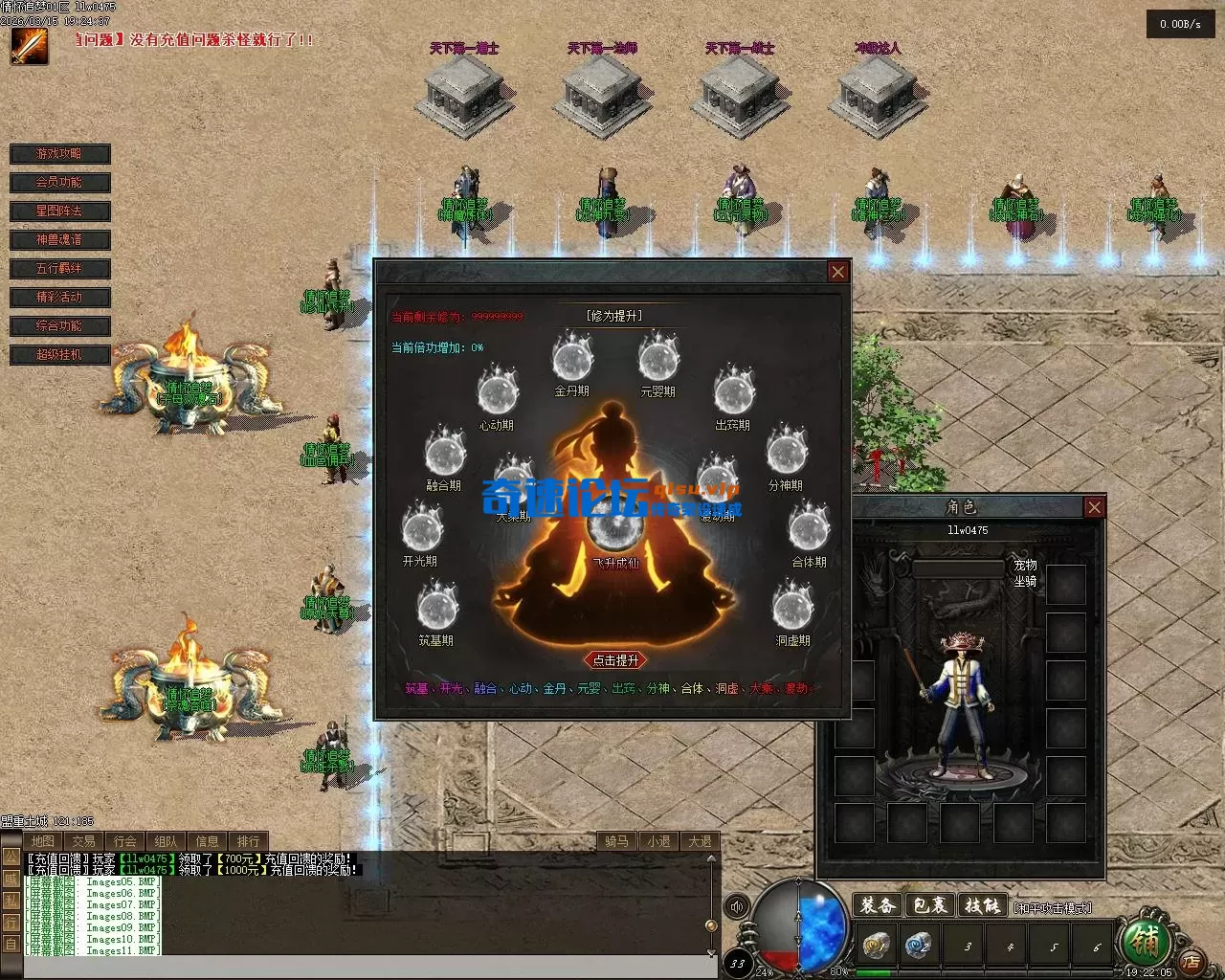Switch to the 地图 map tab

pyautogui.click(x=42, y=841)
